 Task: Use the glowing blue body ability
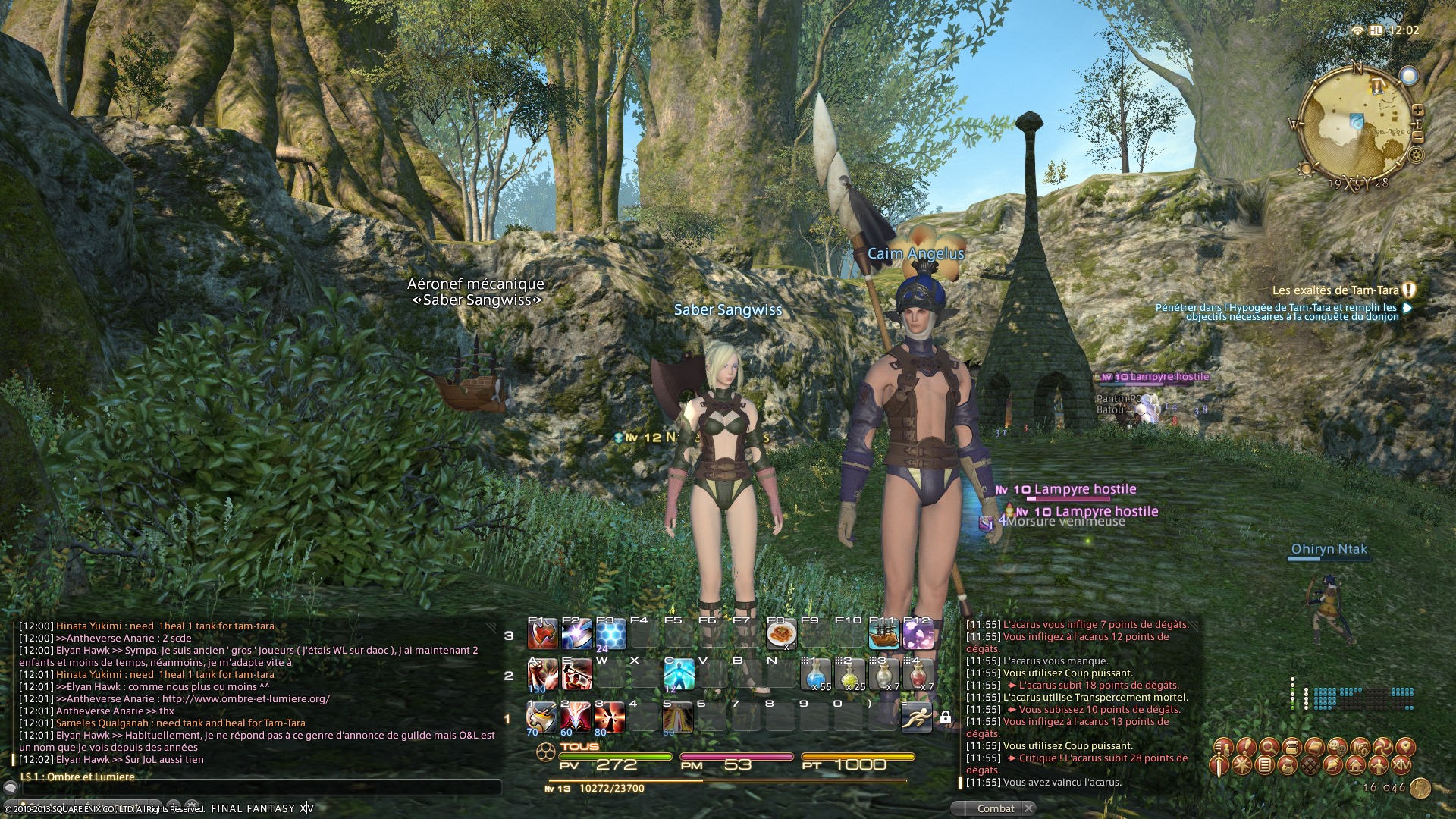[x=679, y=674]
